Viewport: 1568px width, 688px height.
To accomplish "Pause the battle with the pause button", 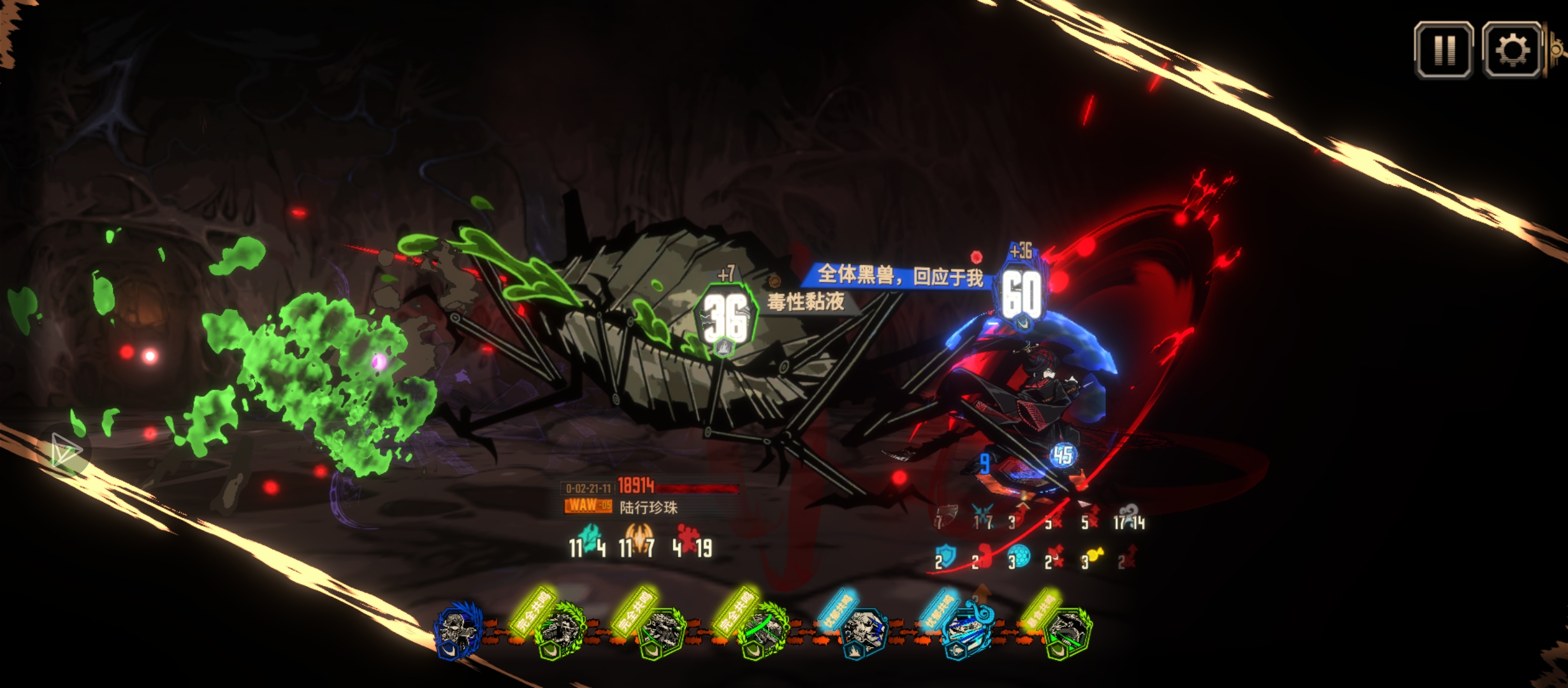I will click(1444, 50).
